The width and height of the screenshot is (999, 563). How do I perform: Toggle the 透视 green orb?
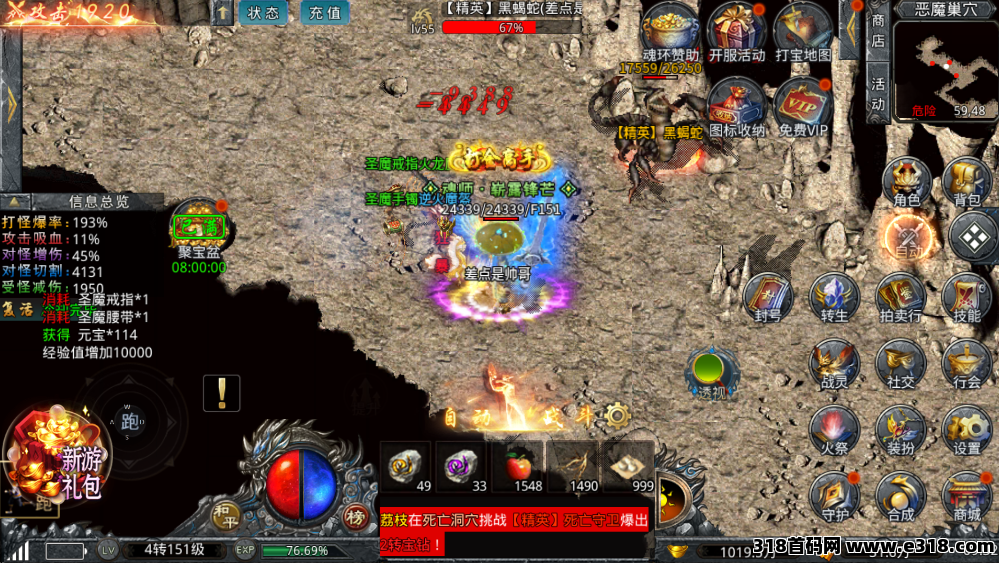[x=711, y=374]
